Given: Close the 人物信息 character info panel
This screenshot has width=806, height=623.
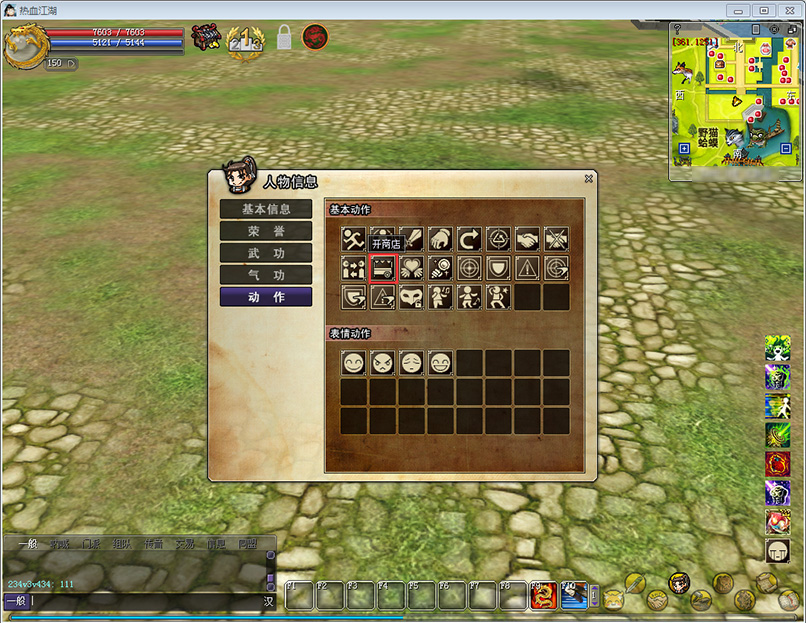Looking at the screenshot, I should [589, 179].
